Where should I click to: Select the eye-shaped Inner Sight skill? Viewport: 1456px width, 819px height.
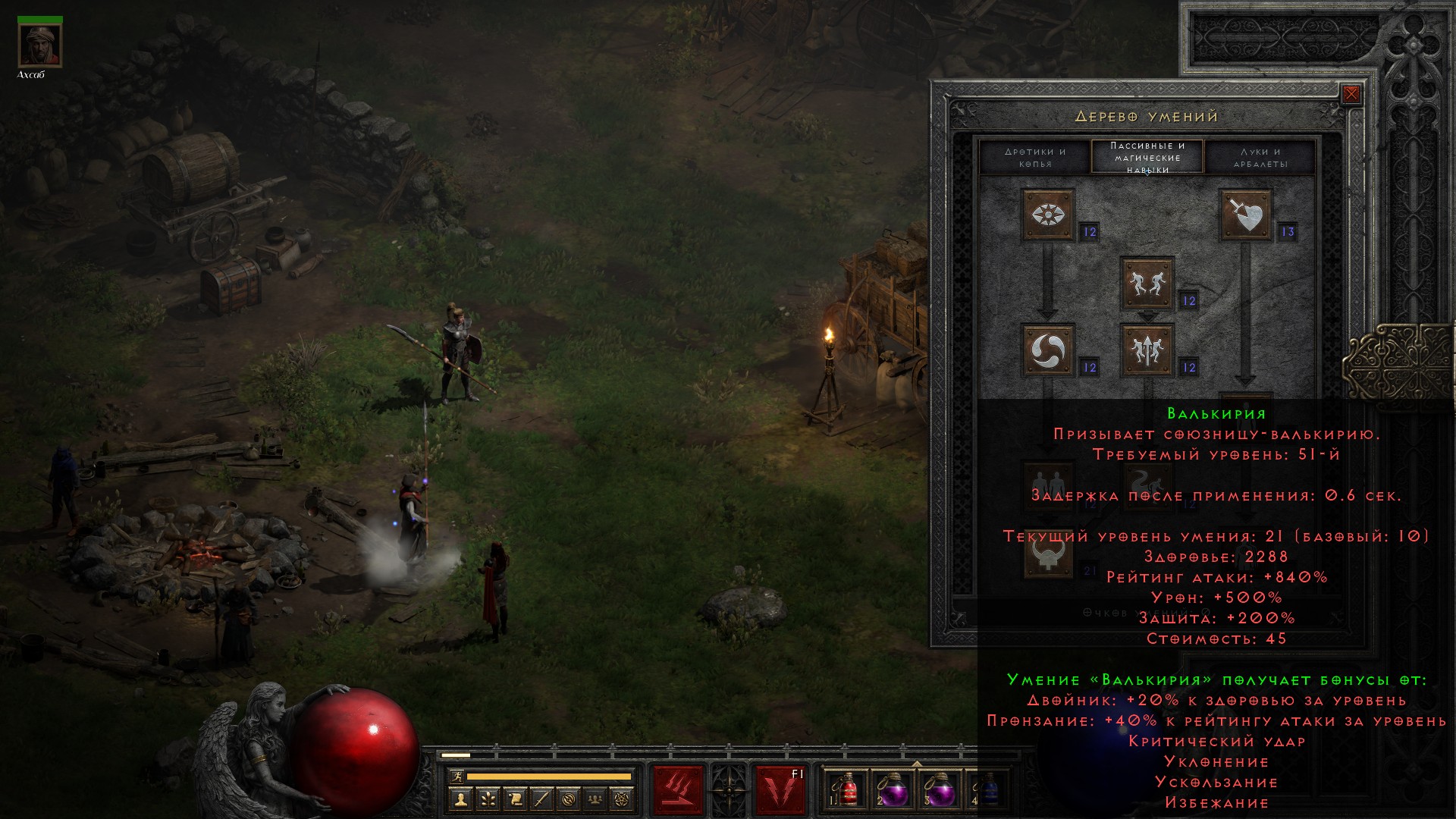point(1048,215)
